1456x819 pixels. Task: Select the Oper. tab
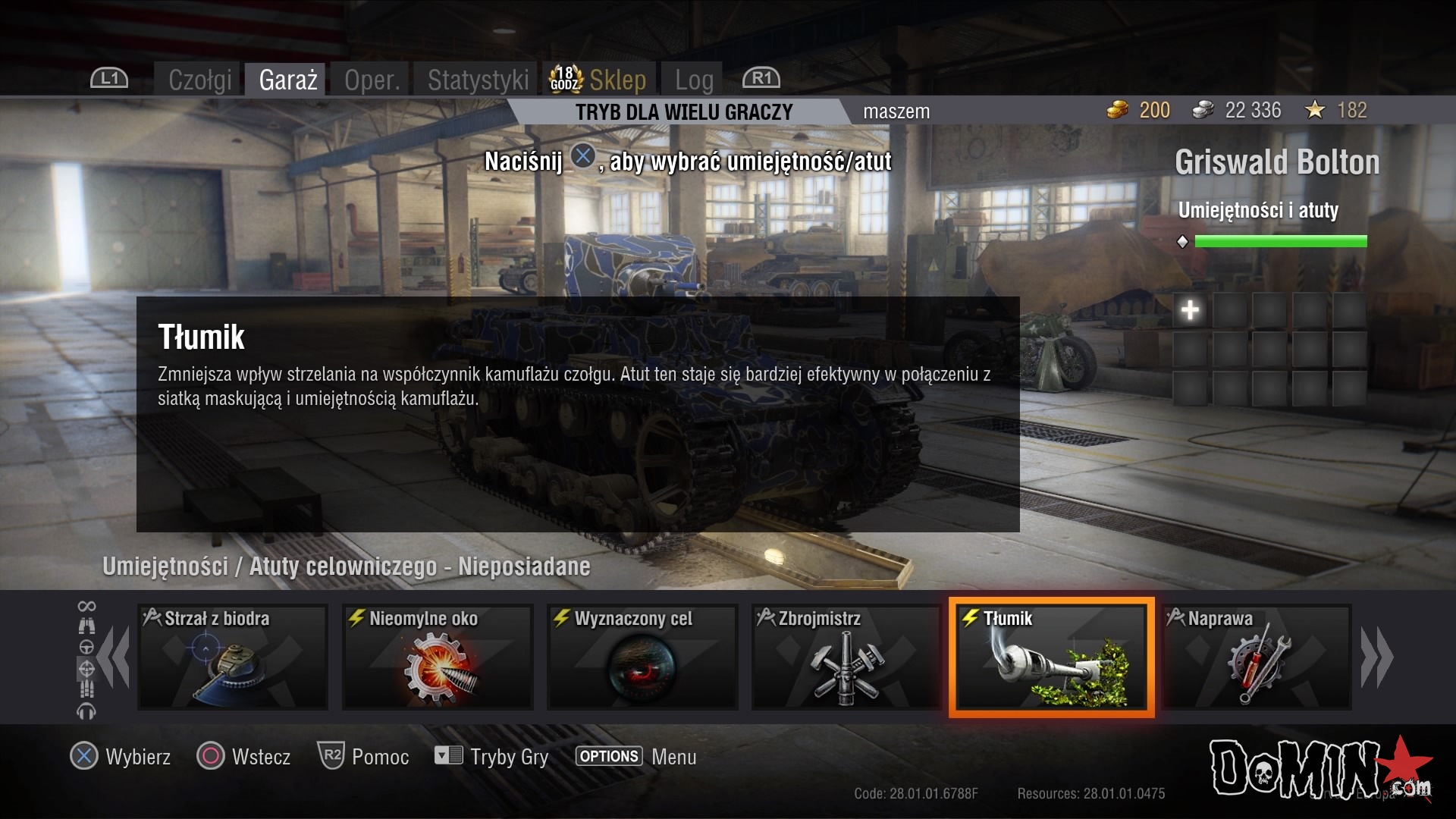click(372, 80)
